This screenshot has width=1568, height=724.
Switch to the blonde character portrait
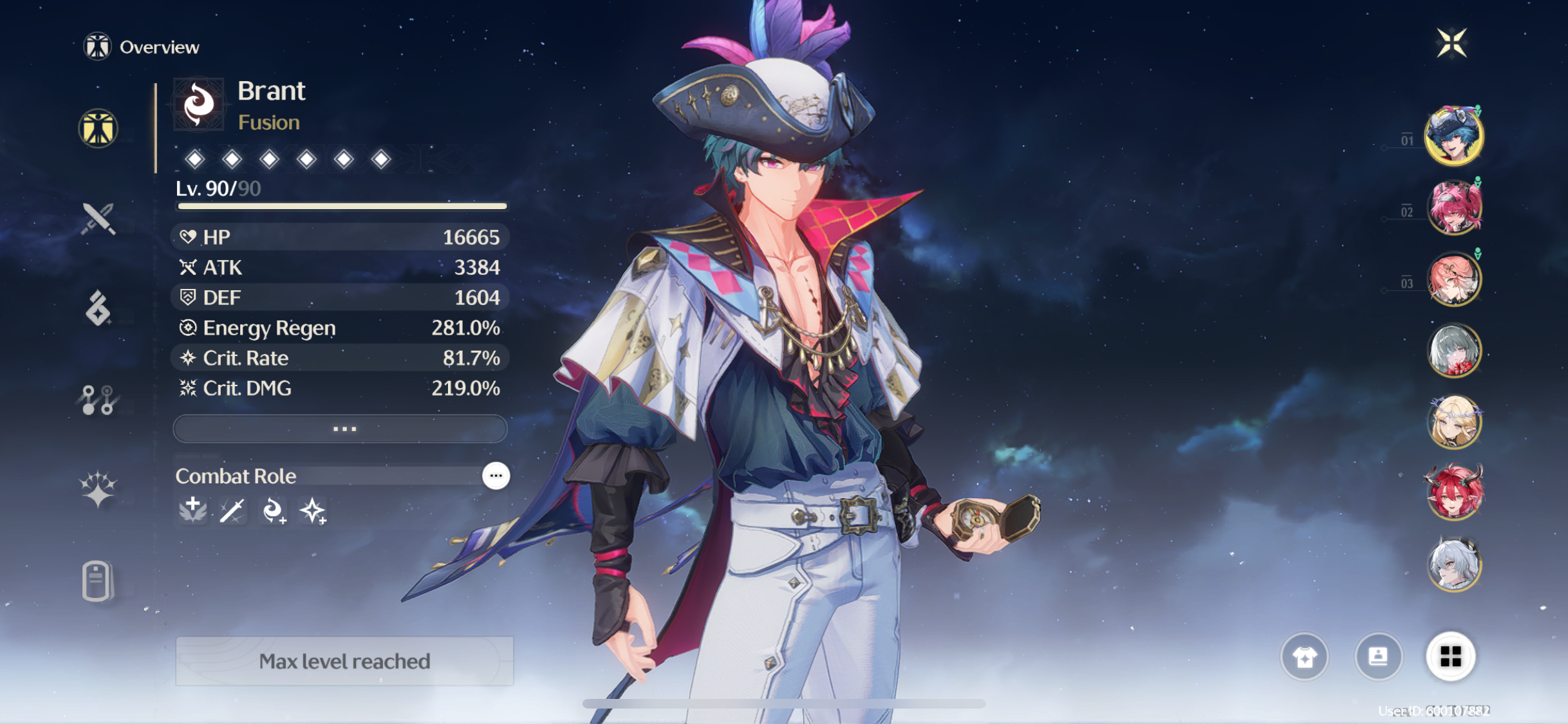pos(1454,422)
